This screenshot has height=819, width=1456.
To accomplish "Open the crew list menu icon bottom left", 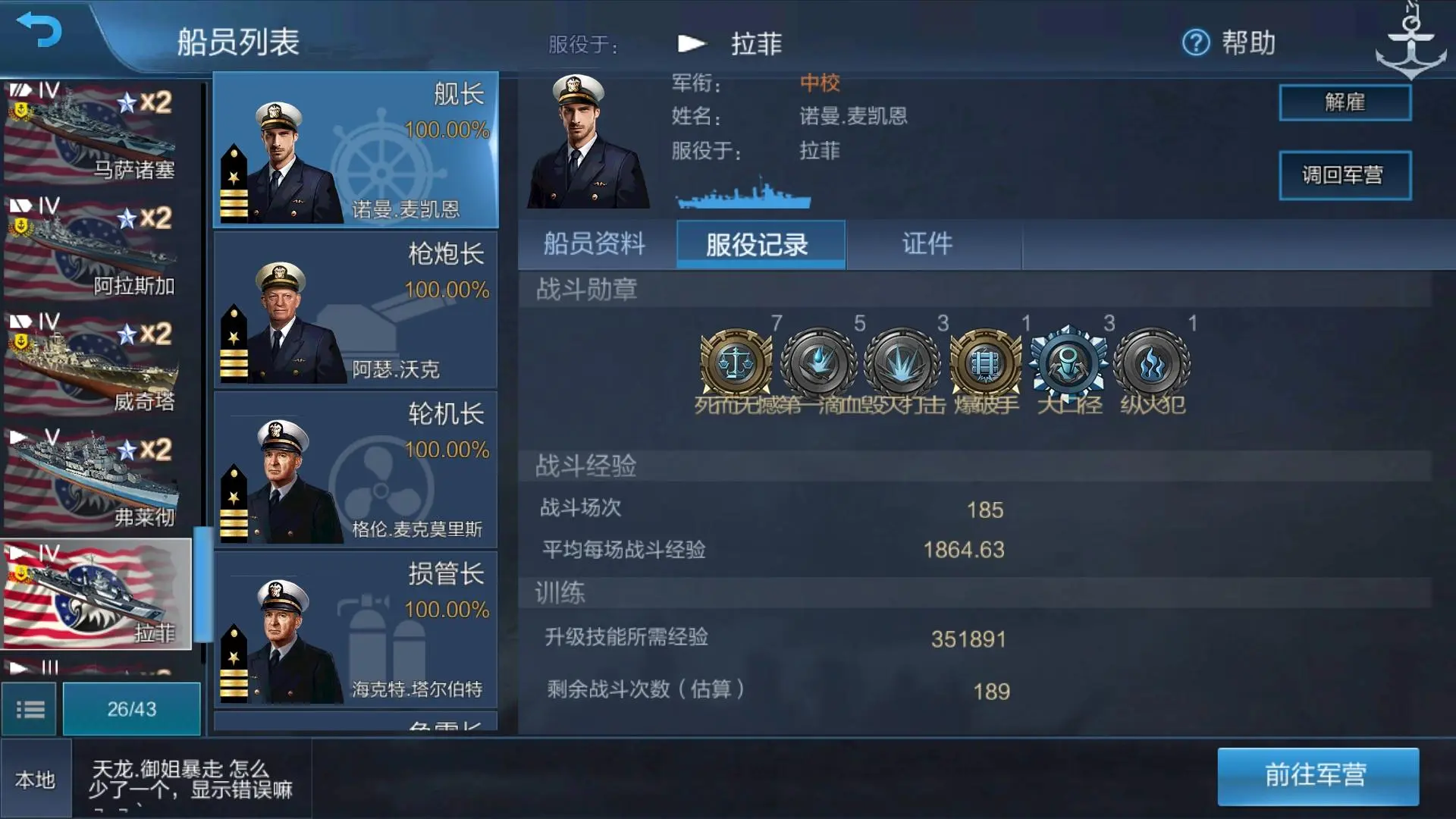I will pyautogui.click(x=31, y=708).
